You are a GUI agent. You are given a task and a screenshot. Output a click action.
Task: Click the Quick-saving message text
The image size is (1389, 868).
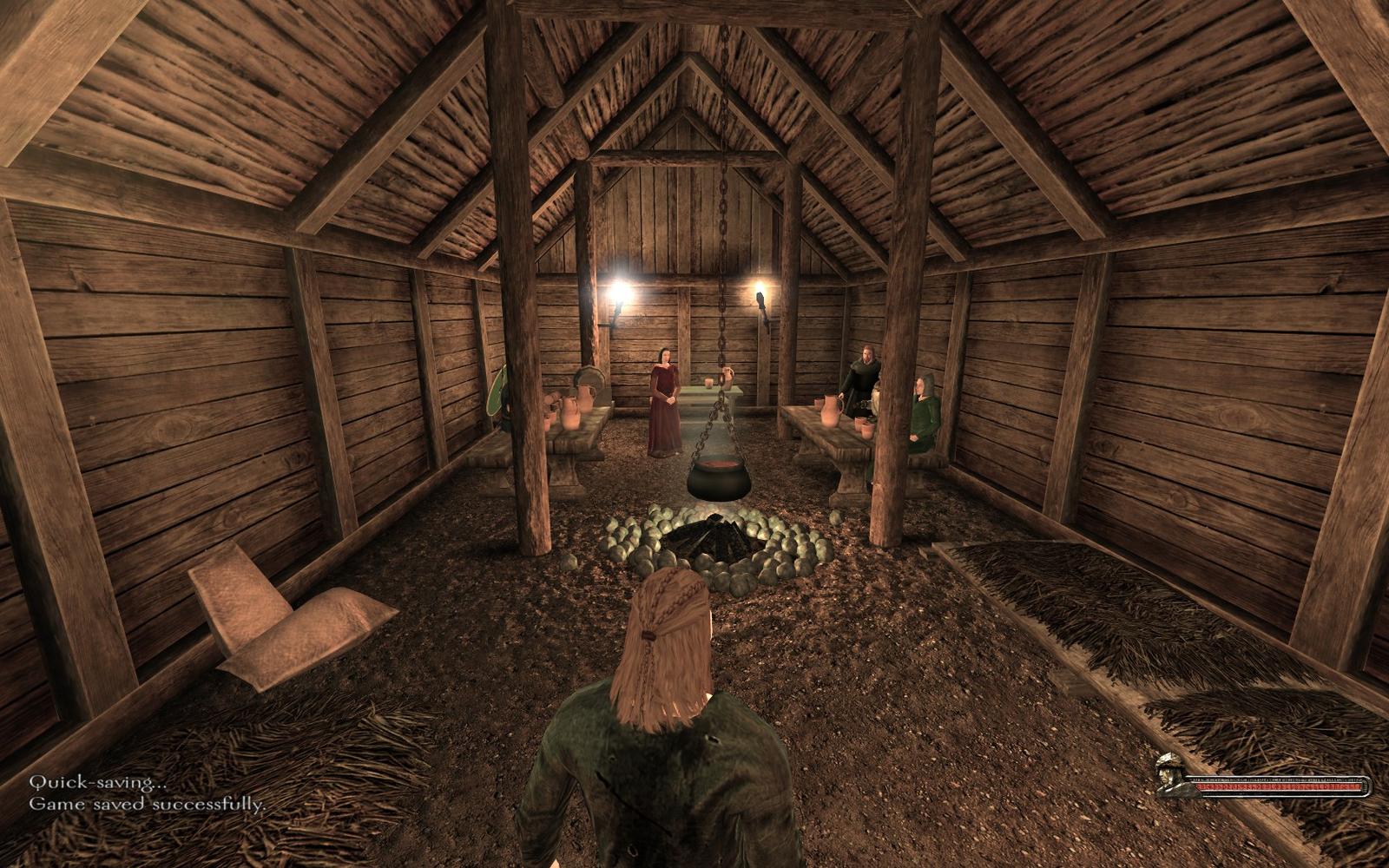pos(95,780)
